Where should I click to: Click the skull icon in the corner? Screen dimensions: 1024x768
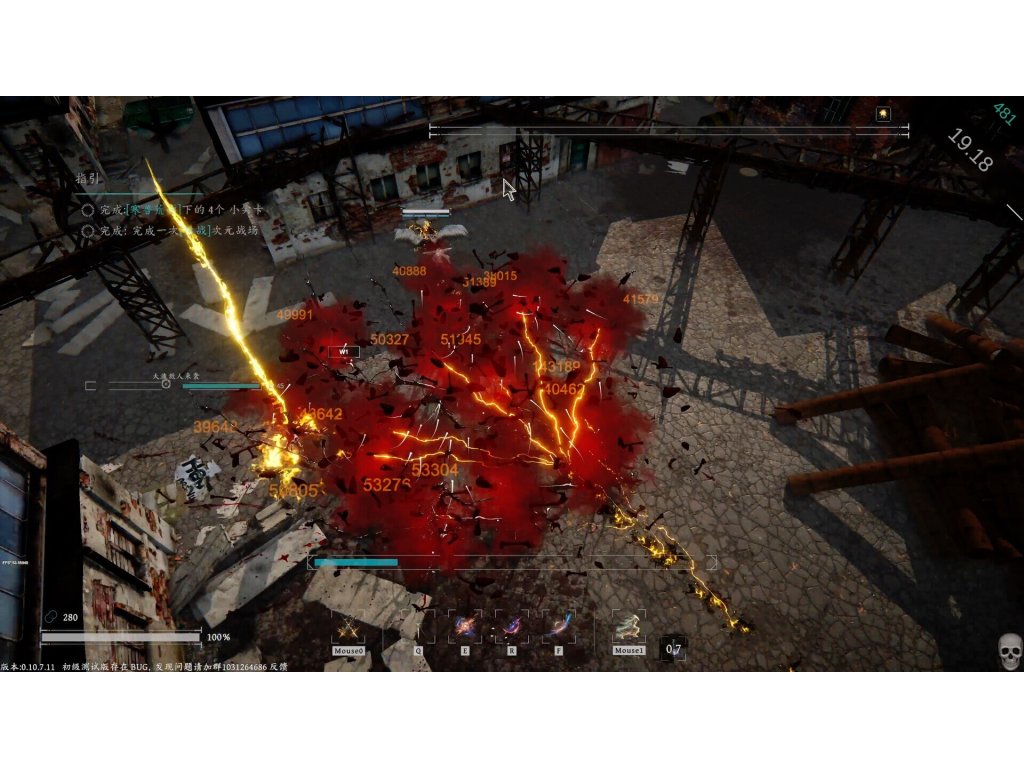1009,652
